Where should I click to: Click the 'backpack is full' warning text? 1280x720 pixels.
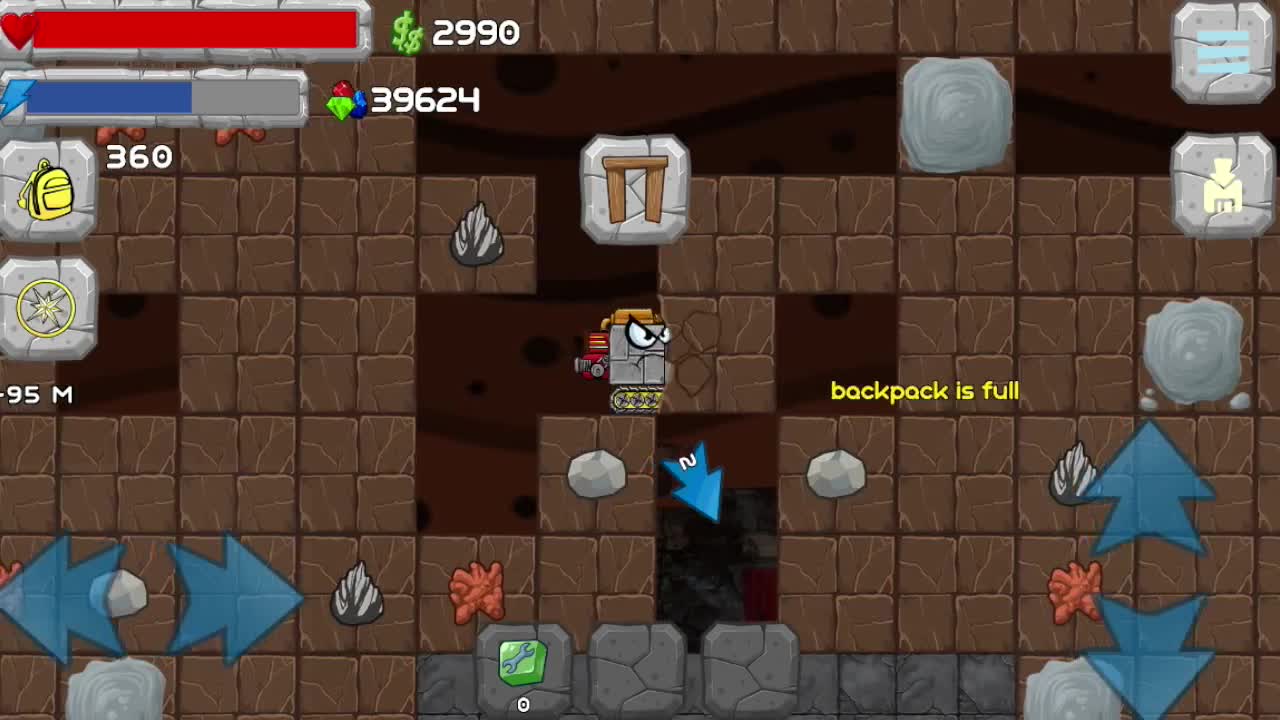point(925,392)
